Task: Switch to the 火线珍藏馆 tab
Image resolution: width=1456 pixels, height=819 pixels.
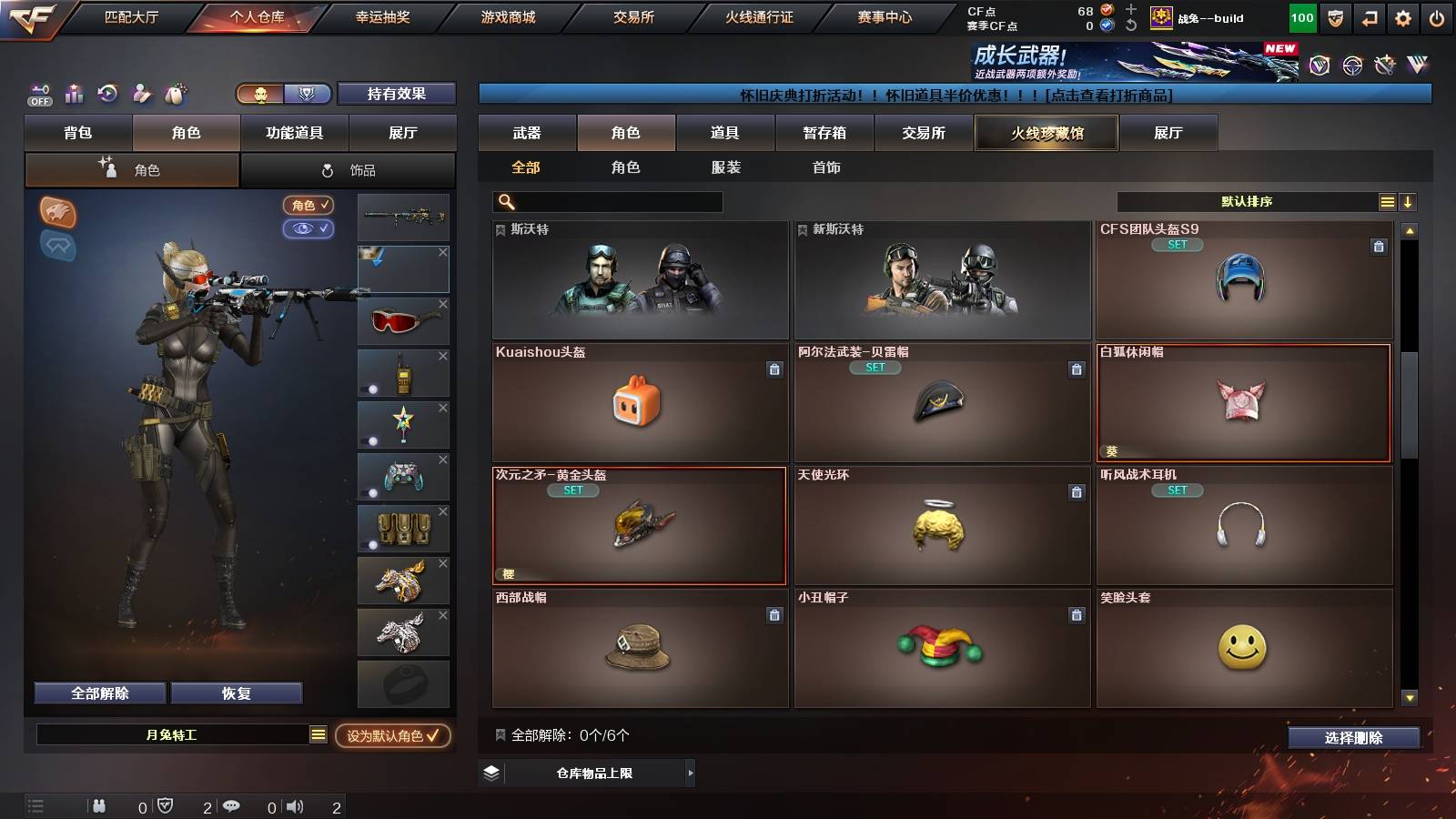Action: 1046,133
